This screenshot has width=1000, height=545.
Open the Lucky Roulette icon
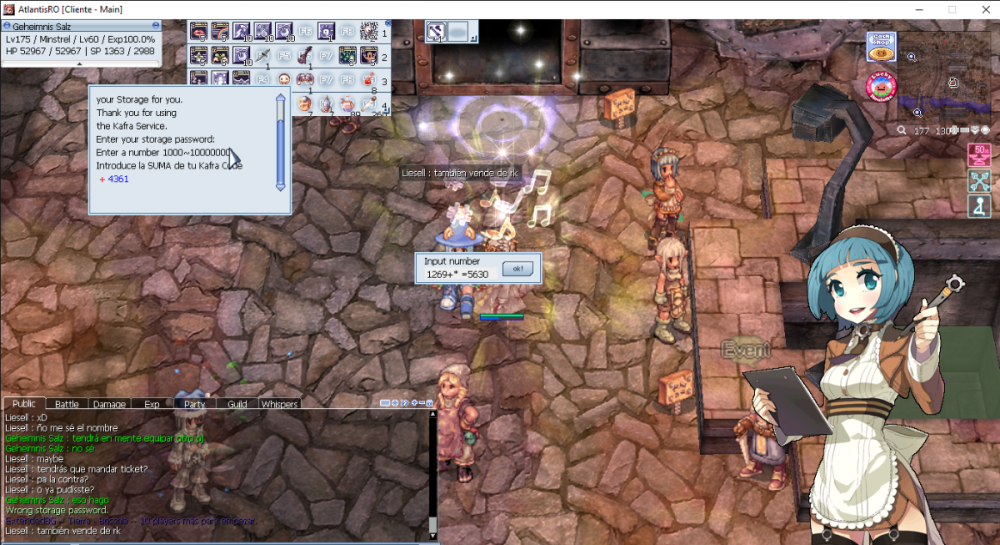click(880, 87)
